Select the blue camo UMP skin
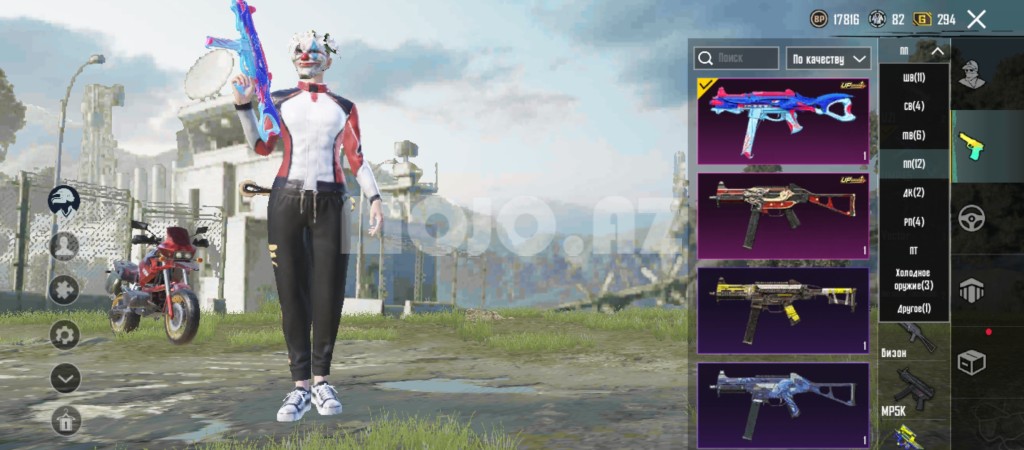The width and height of the screenshot is (1024, 450). click(x=783, y=404)
